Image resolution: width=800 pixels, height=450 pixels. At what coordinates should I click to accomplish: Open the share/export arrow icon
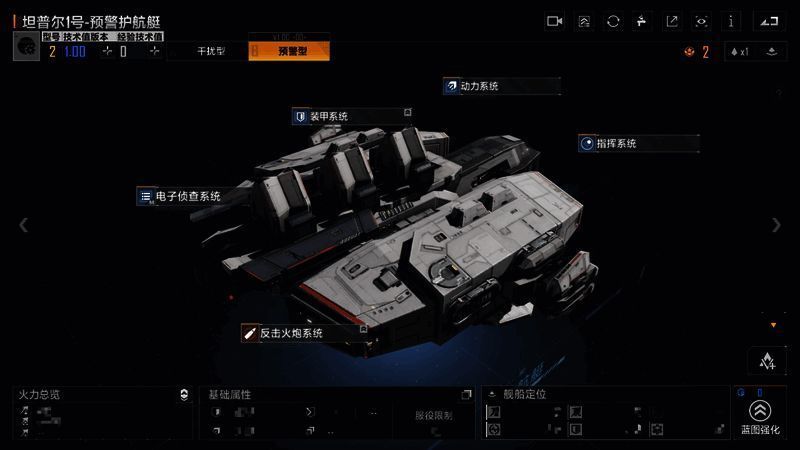point(672,21)
